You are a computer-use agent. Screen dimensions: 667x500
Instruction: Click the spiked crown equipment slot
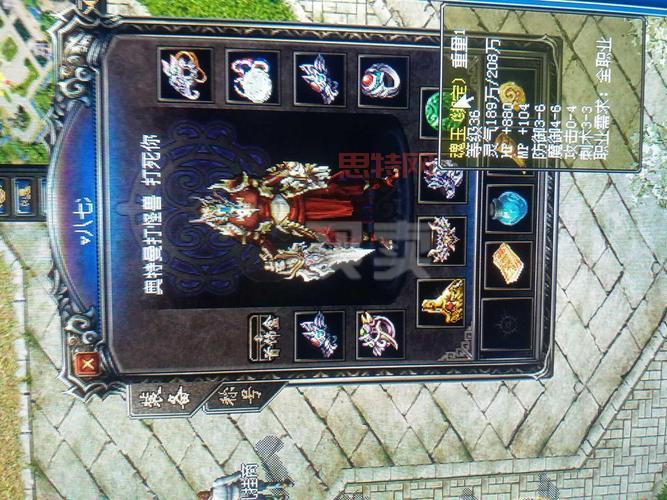441,240
